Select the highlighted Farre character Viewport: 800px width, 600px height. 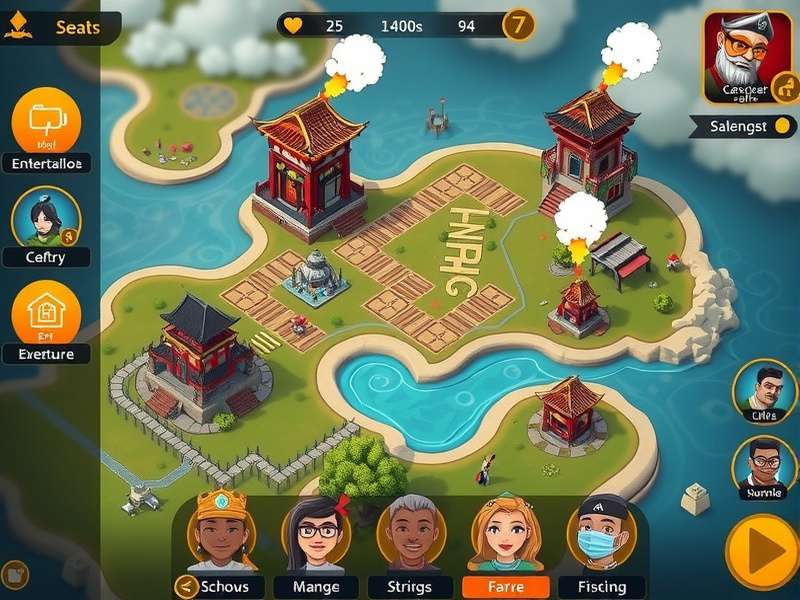click(505, 532)
